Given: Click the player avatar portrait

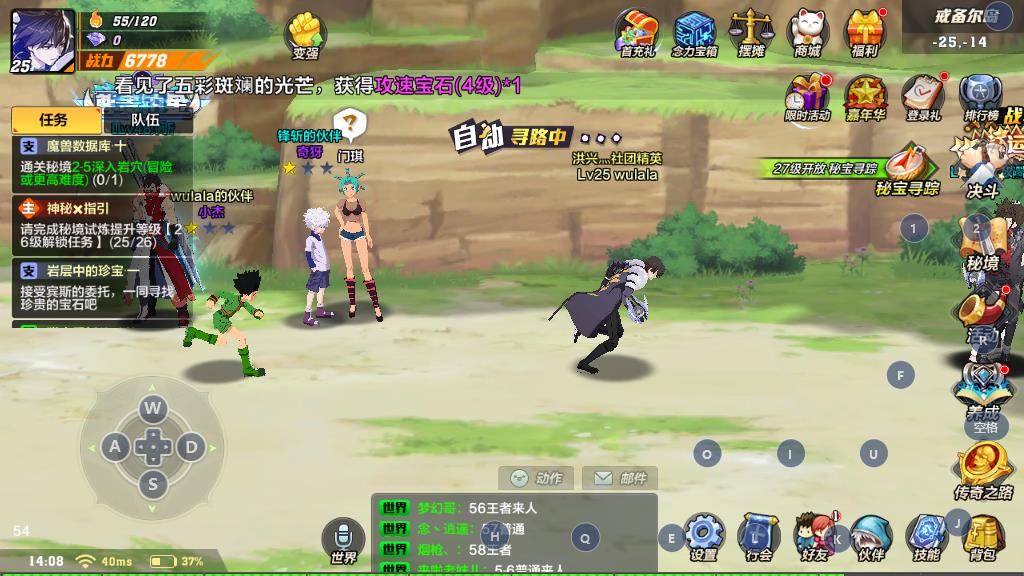Looking at the screenshot, I should pyautogui.click(x=42, y=40).
